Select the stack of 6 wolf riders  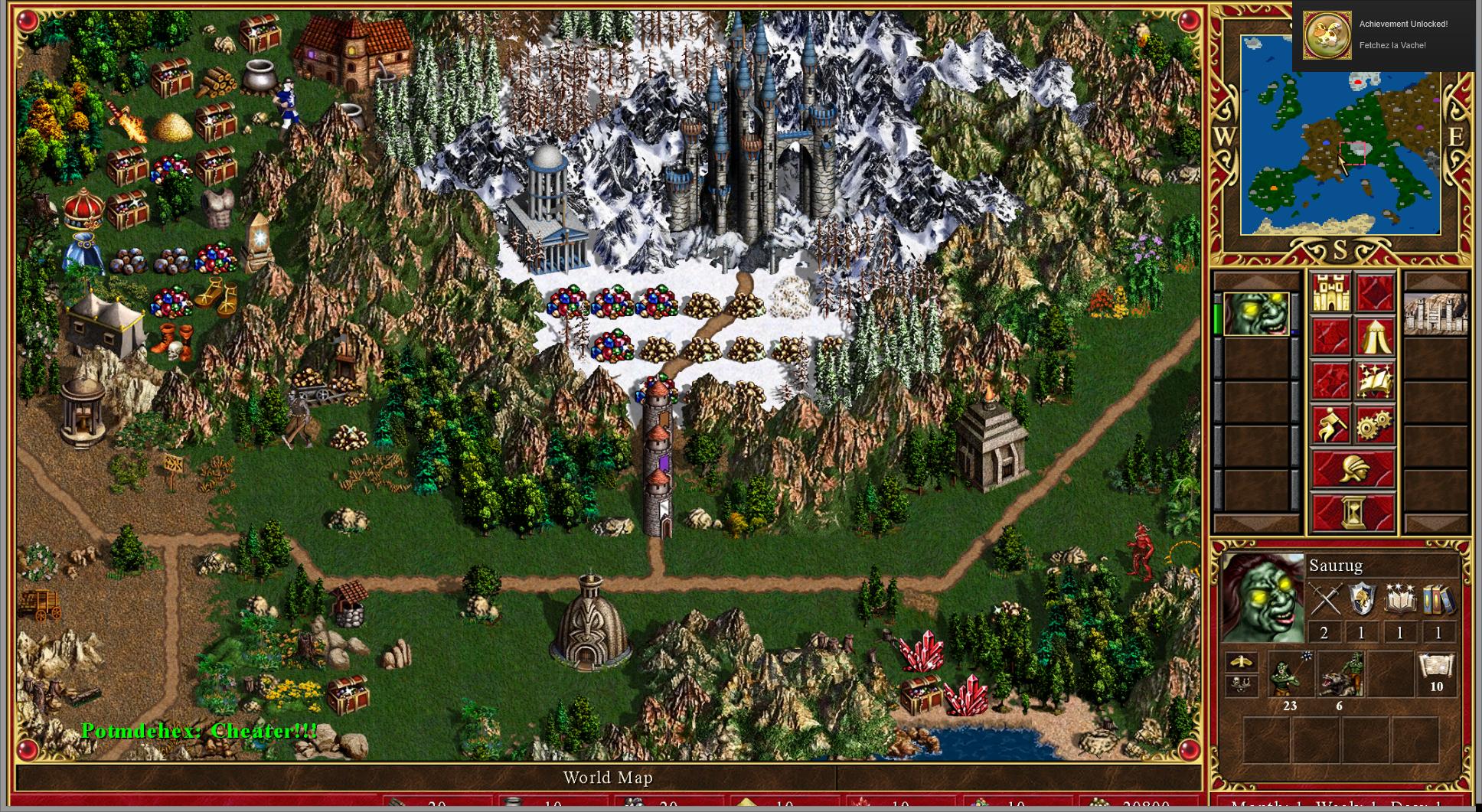(1340, 674)
